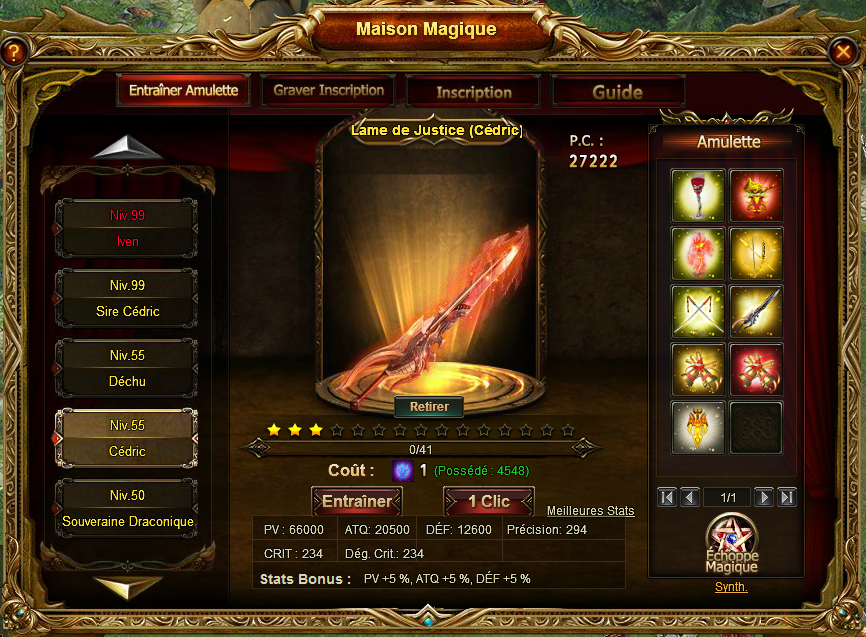Screen dimensions: 866x637
Task: Open the Échoppe Magique shop
Action: [x=731, y=545]
